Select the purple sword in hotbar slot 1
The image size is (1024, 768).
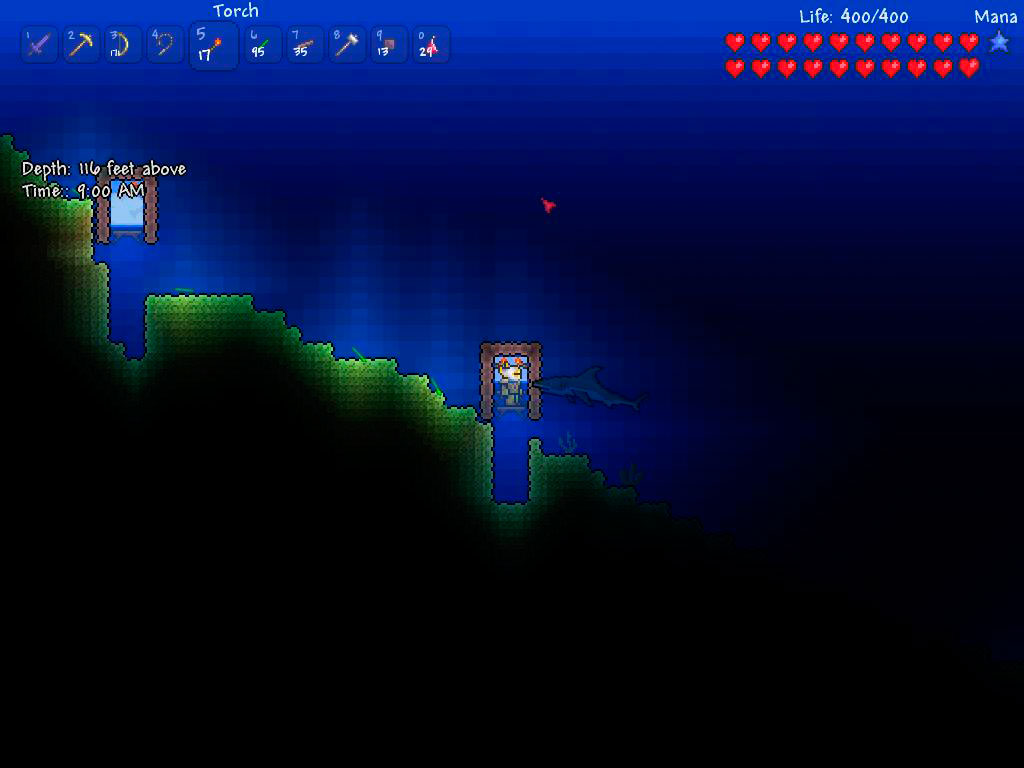click(38, 45)
